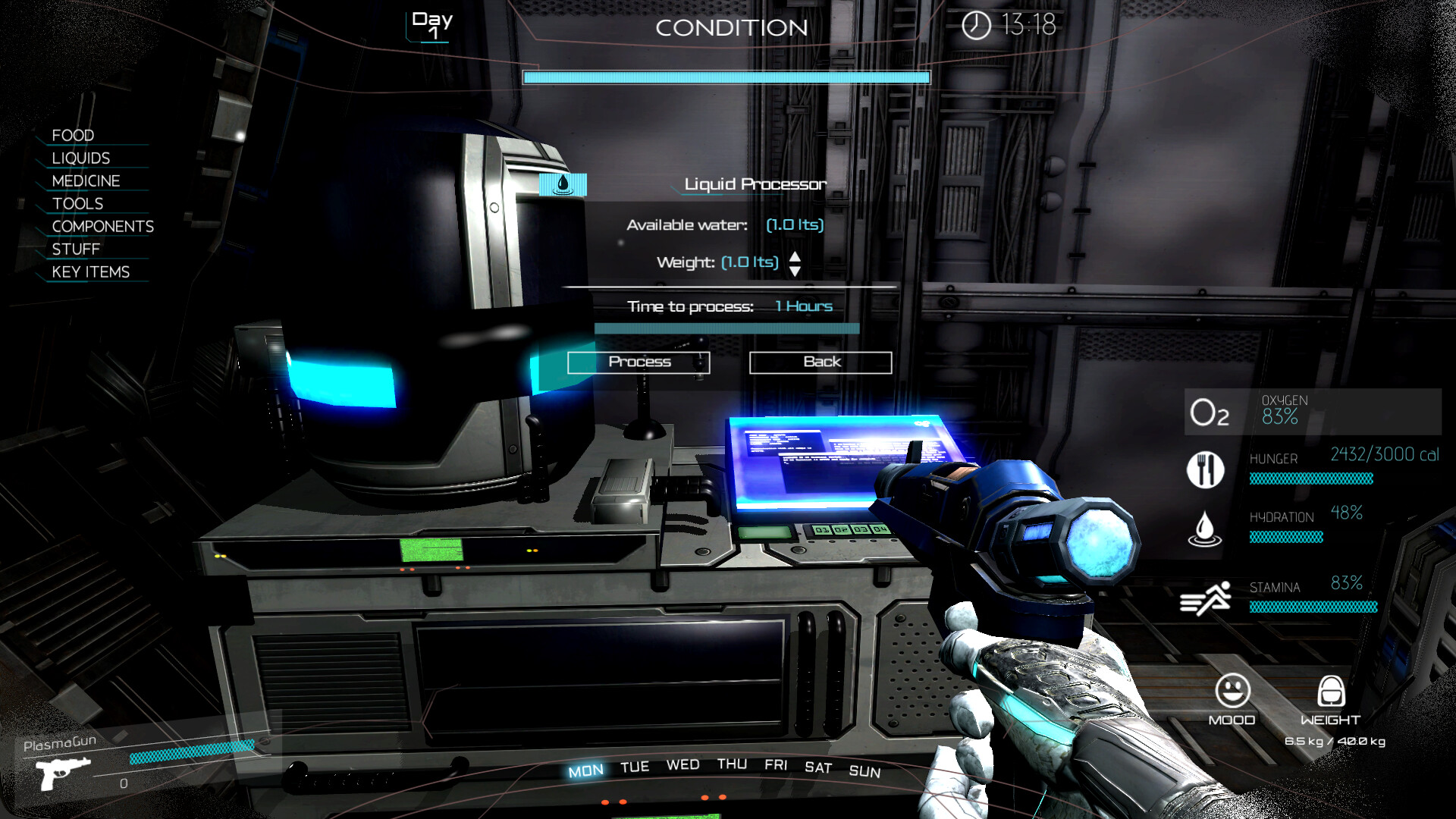Select the hunger fork-and-knife icon
The height and width of the screenshot is (819, 1456).
coord(1205,469)
